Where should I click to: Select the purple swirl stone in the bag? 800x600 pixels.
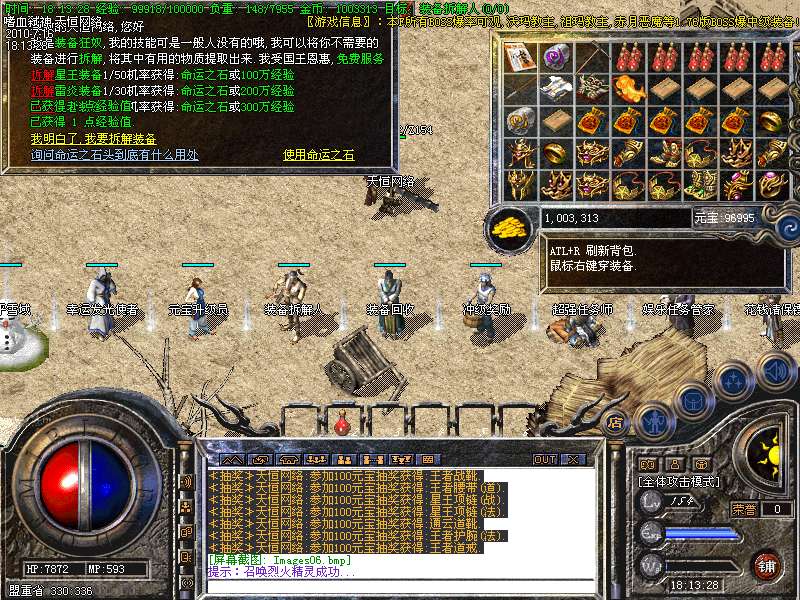(556, 57)
